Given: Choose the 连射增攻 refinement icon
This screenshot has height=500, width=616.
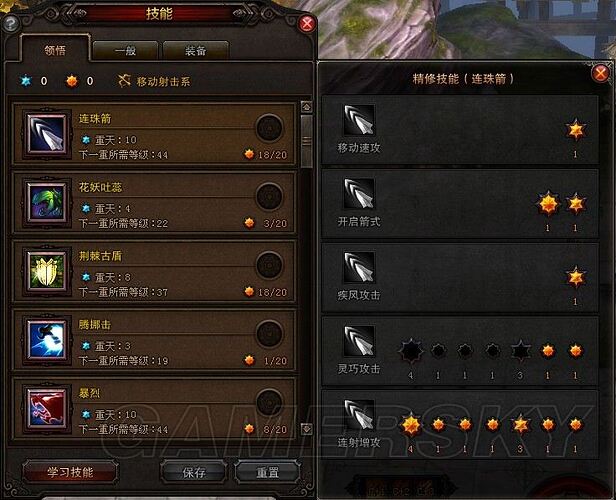Looking at the screenshot, I should coord(359,415).
